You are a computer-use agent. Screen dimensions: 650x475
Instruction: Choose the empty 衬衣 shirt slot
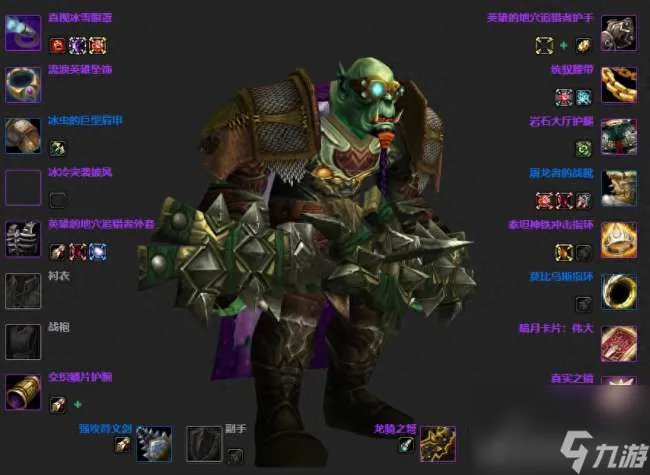pyautogui.click(x=22, y=290)
